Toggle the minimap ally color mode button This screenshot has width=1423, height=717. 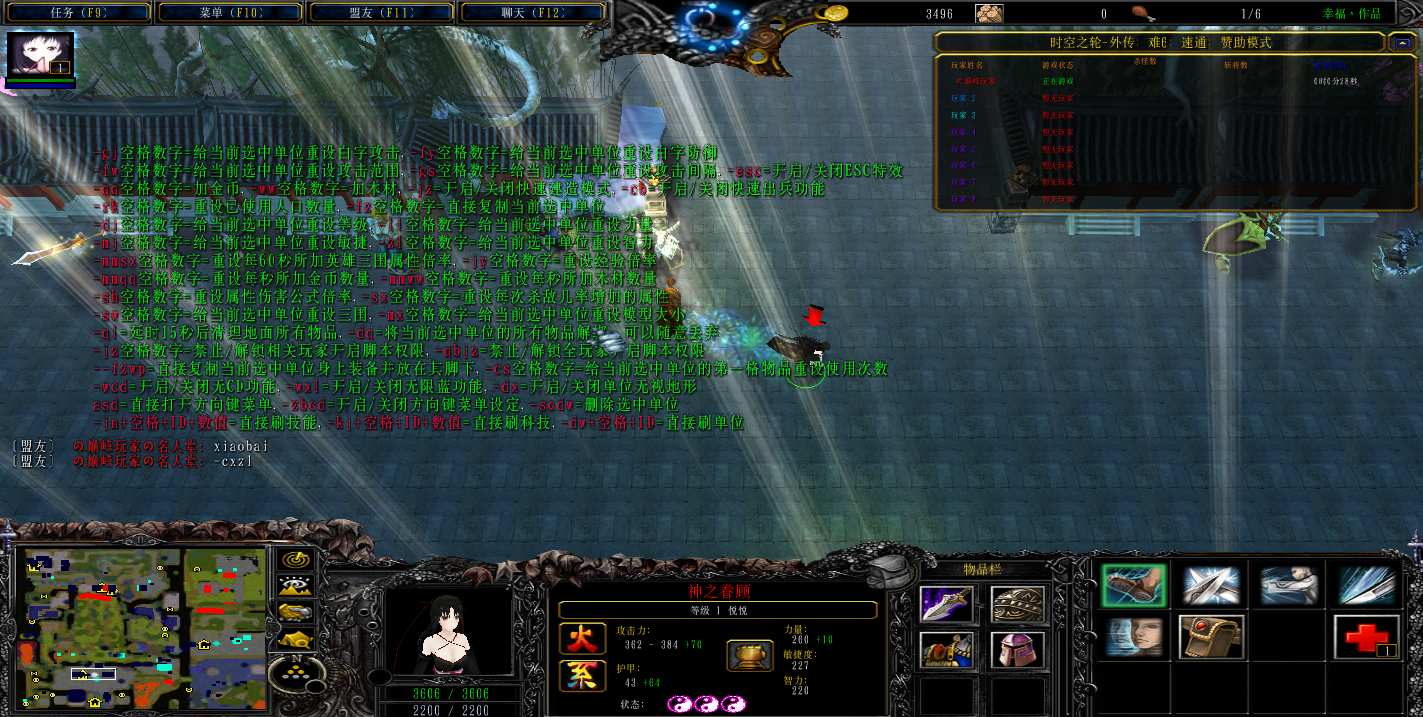[295, 612]
